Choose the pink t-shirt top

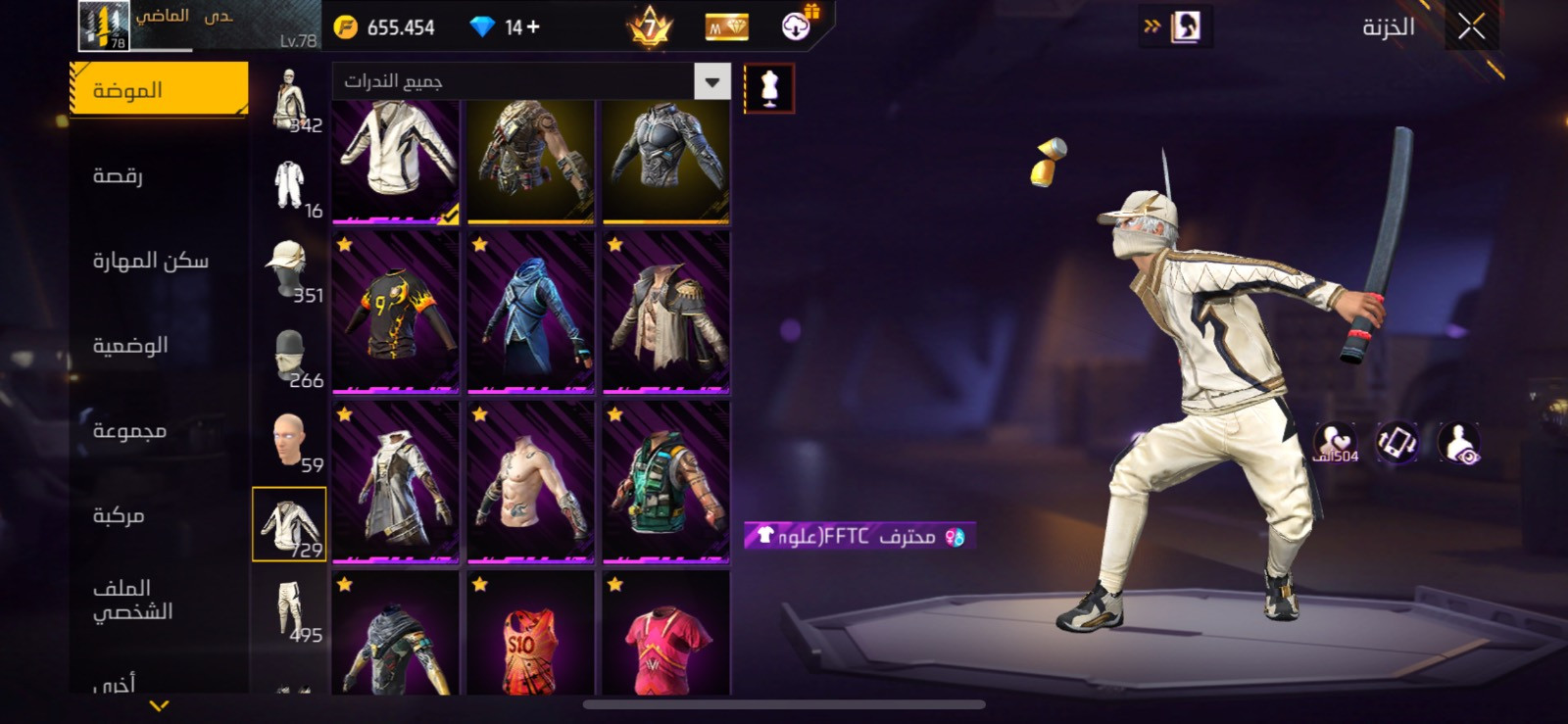666,635
